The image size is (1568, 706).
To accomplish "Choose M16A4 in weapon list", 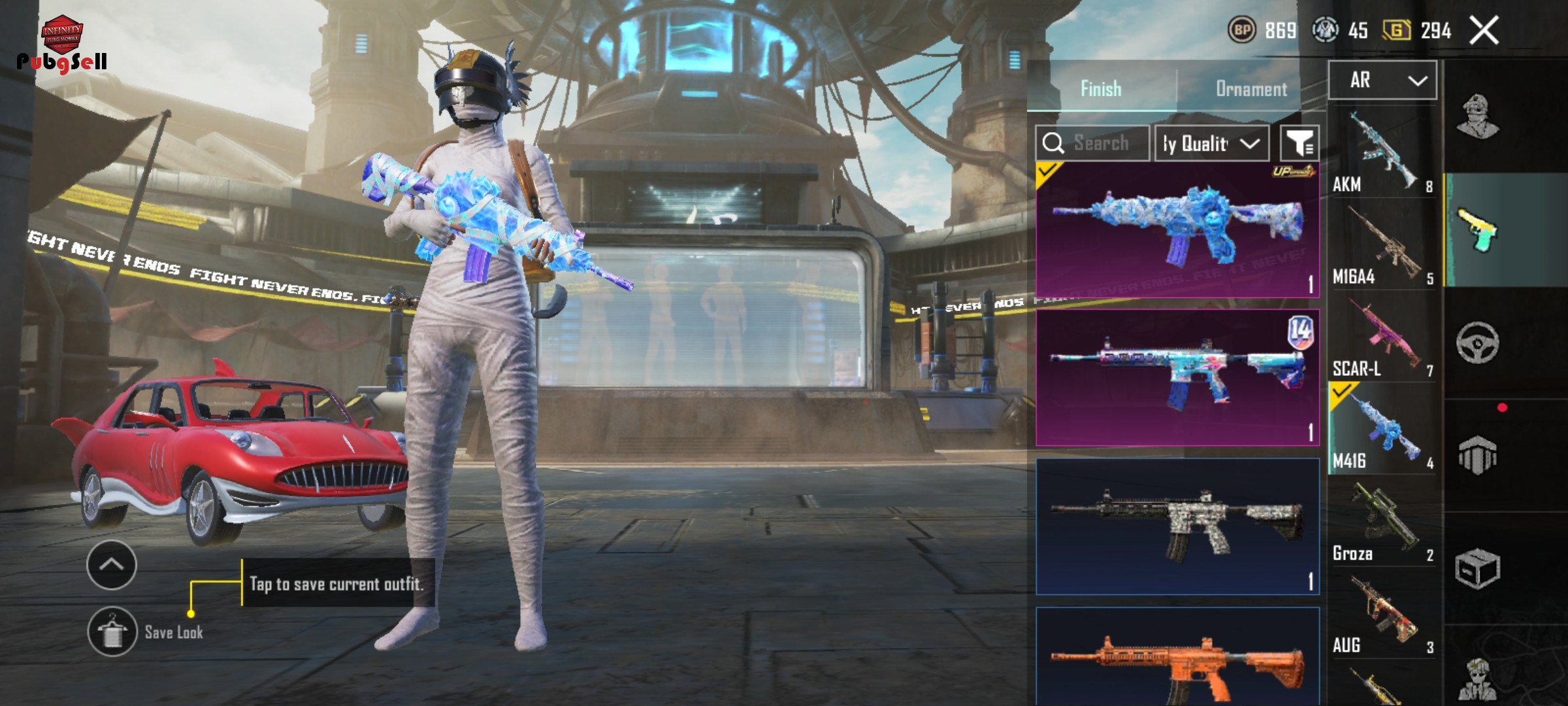I will tap(1382, 246).
